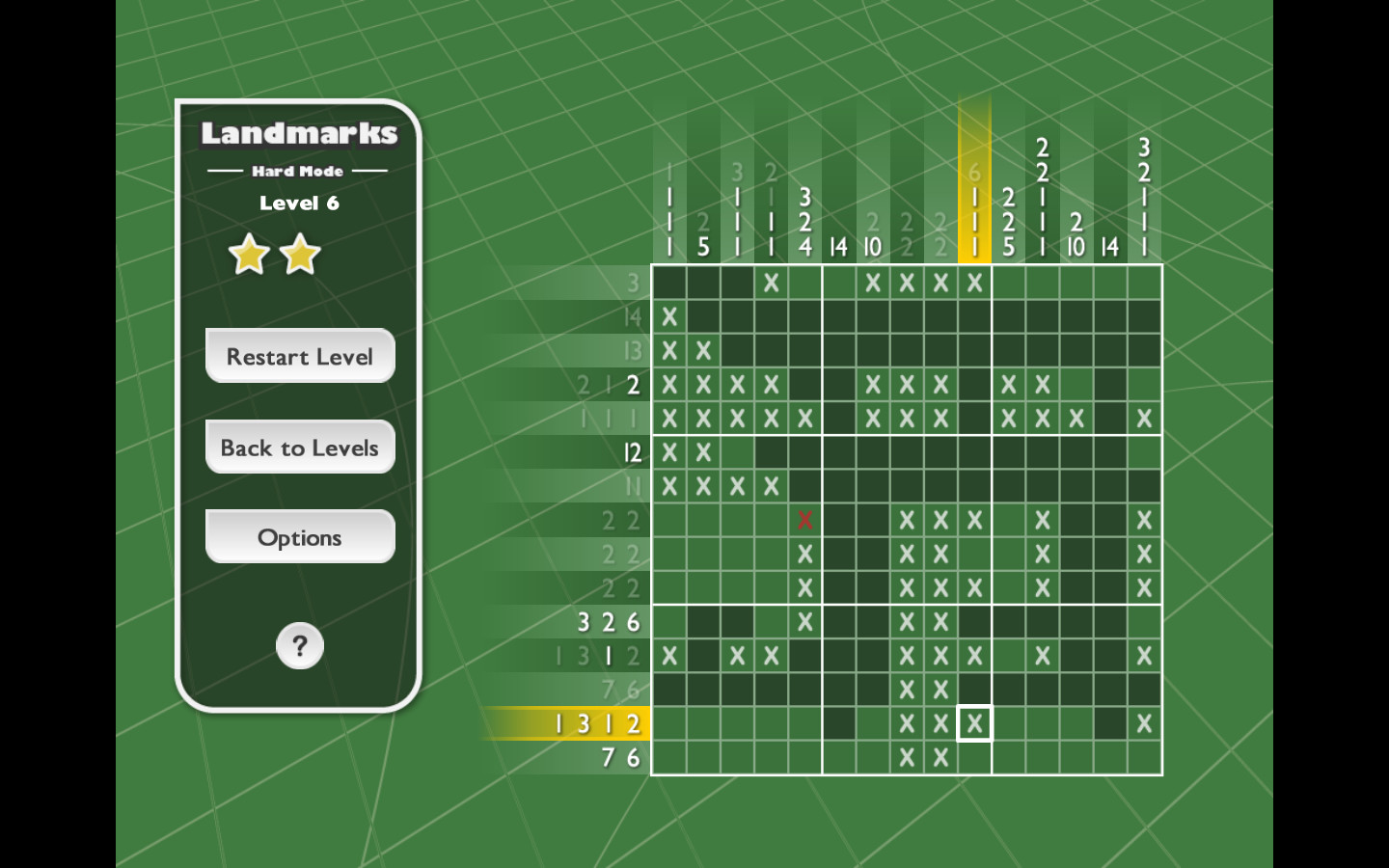Click the Hard Mode label
This screenshot has width=1389, height=868.
(x=299, y=171)
